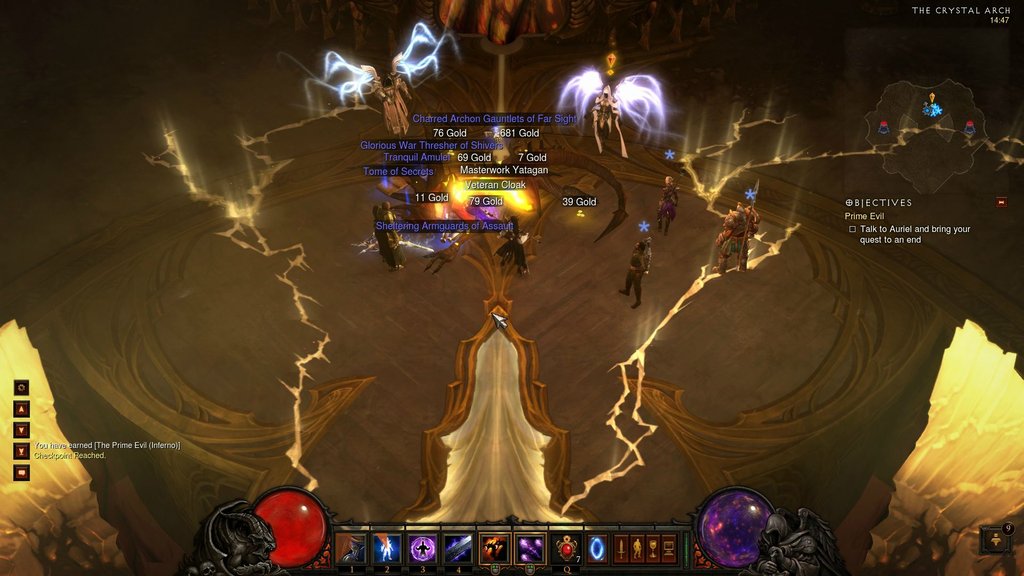Click the sword icon menu button
Viewport: 1024px width, 576px height.
point(620,549)
